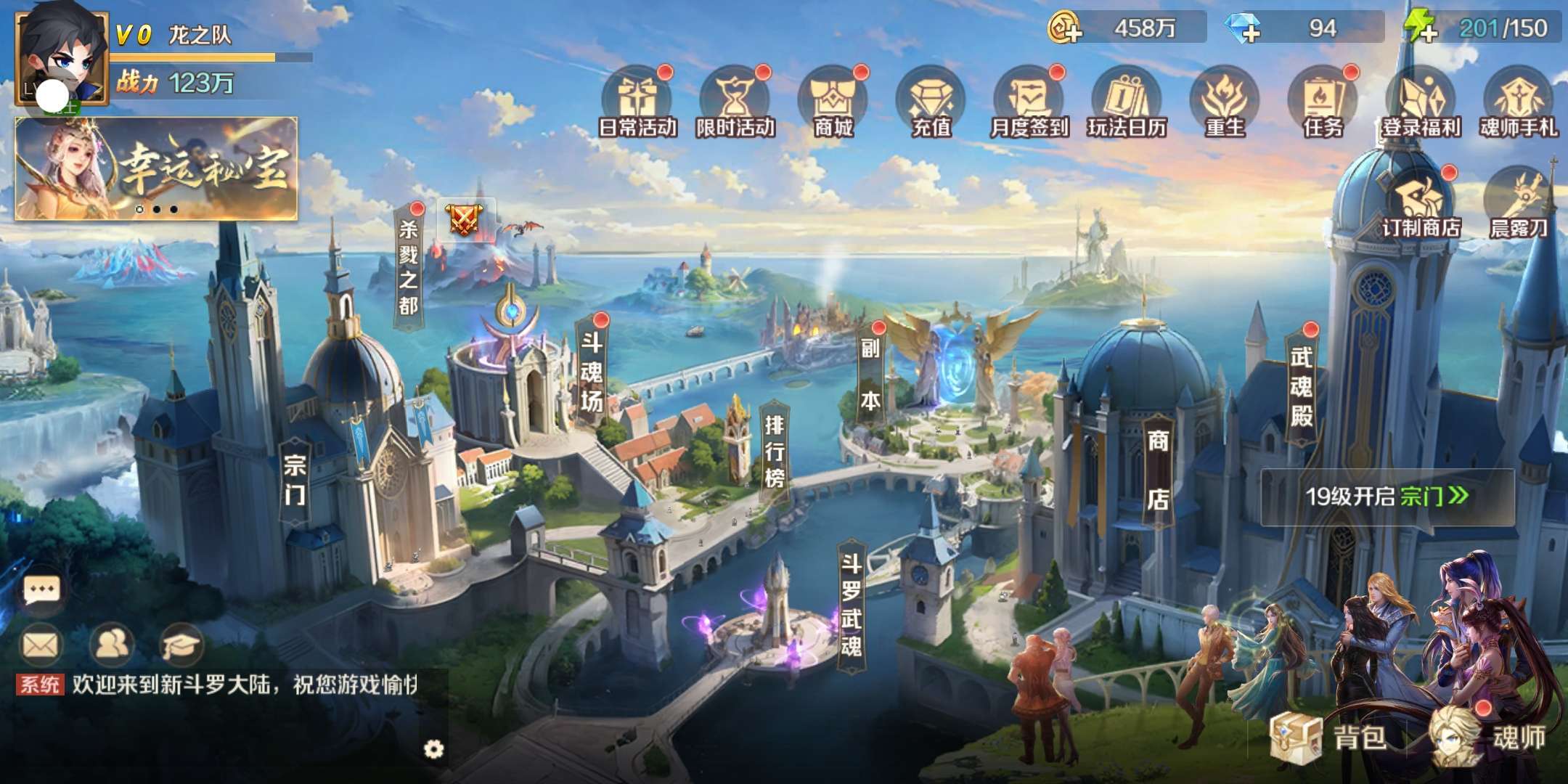The height and width of the screenshot is (784, 1568).
Task: Open the 魂师 soul master menu
Action: click(1490, 738)
